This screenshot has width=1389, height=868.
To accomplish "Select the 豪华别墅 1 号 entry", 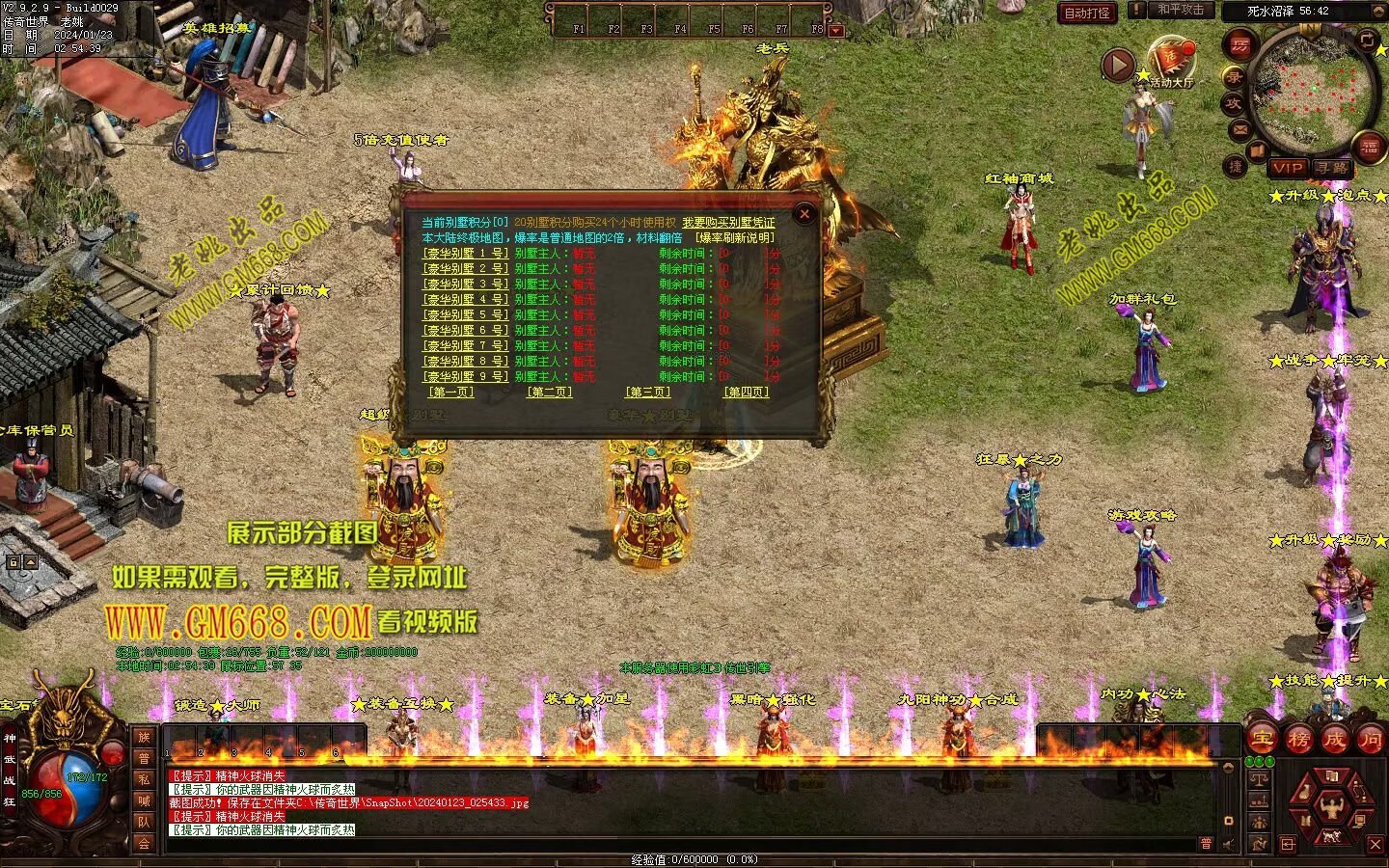I will point(465,254).
